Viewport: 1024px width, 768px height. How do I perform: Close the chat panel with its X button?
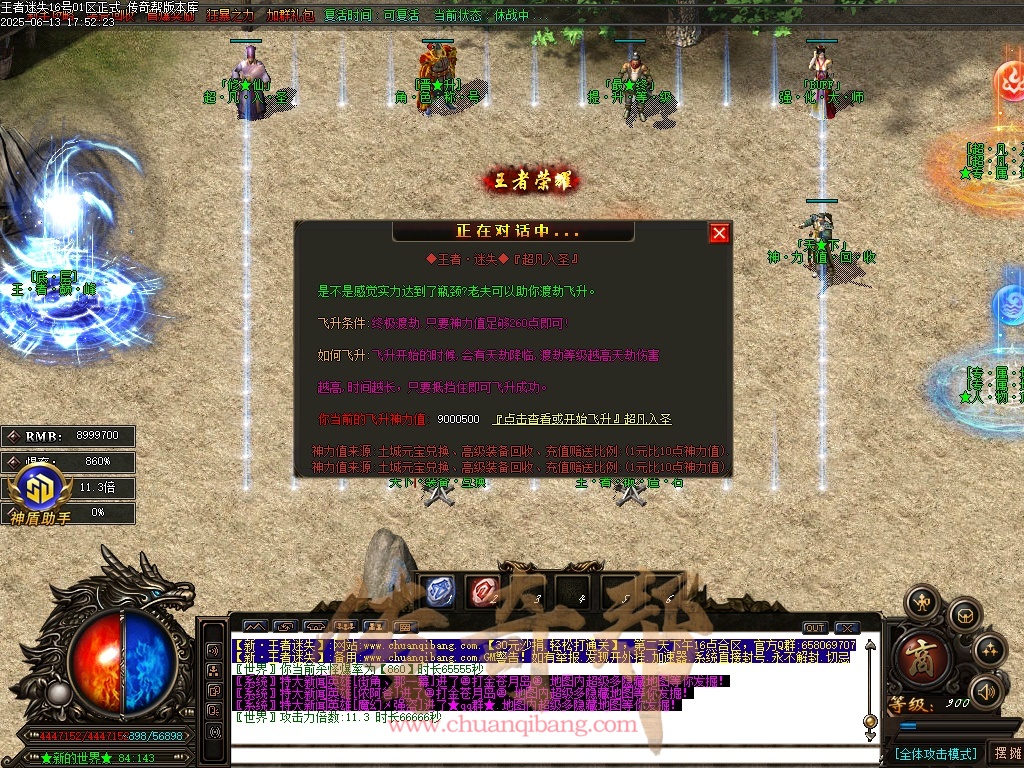(x=848, y=628)
